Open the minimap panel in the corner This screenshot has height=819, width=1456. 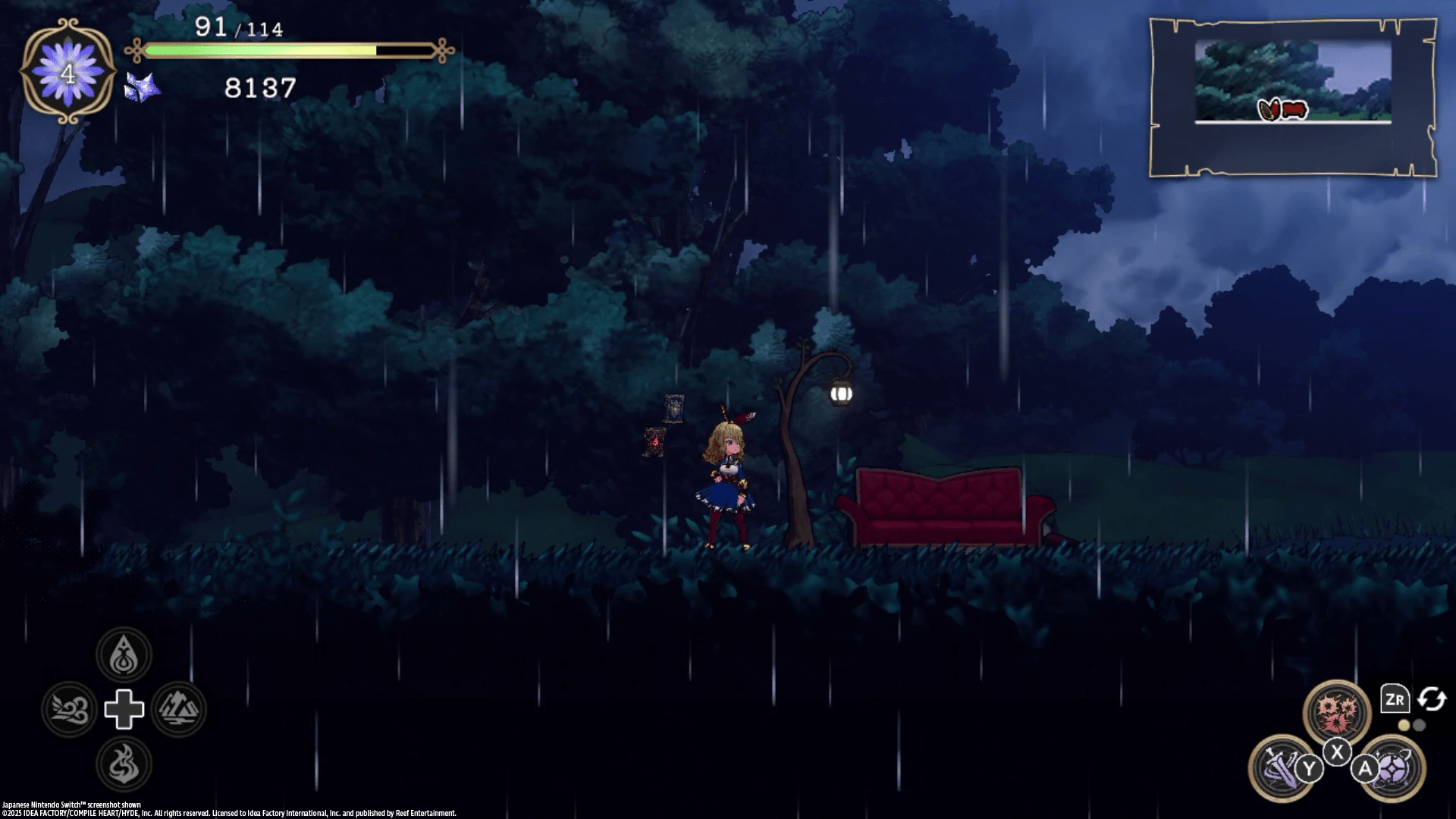tap(1293, 97)
